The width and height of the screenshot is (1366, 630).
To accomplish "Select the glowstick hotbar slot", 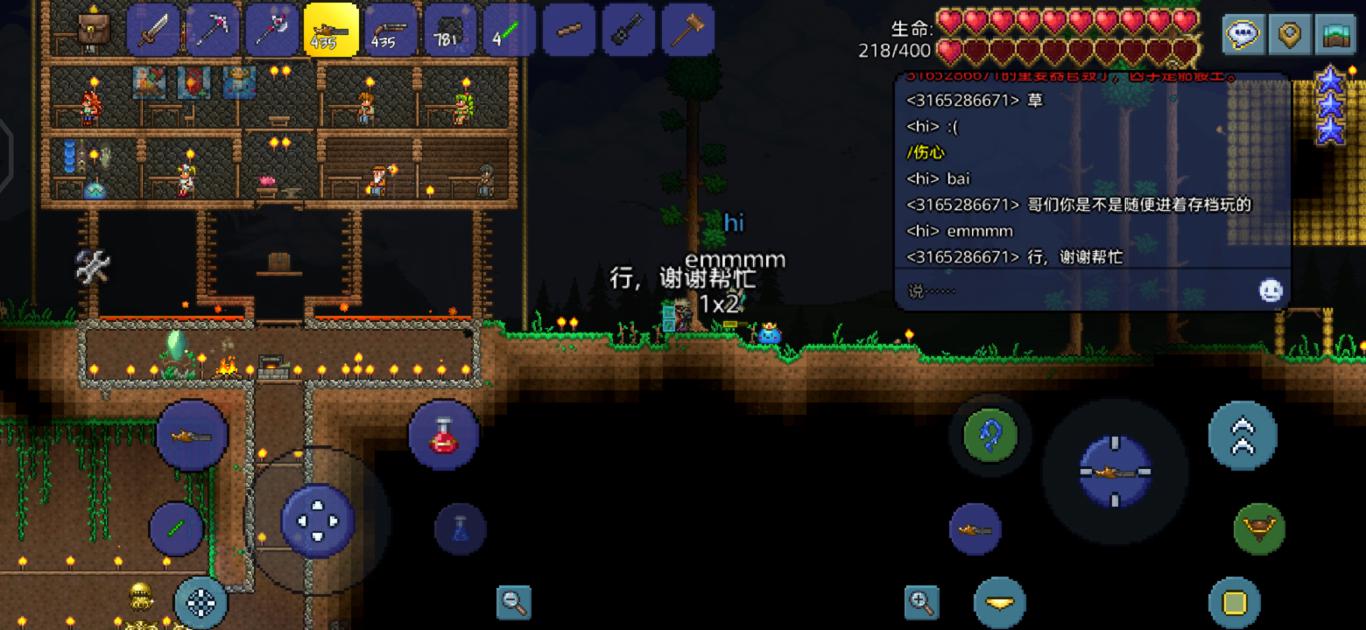I will point(509,30).
